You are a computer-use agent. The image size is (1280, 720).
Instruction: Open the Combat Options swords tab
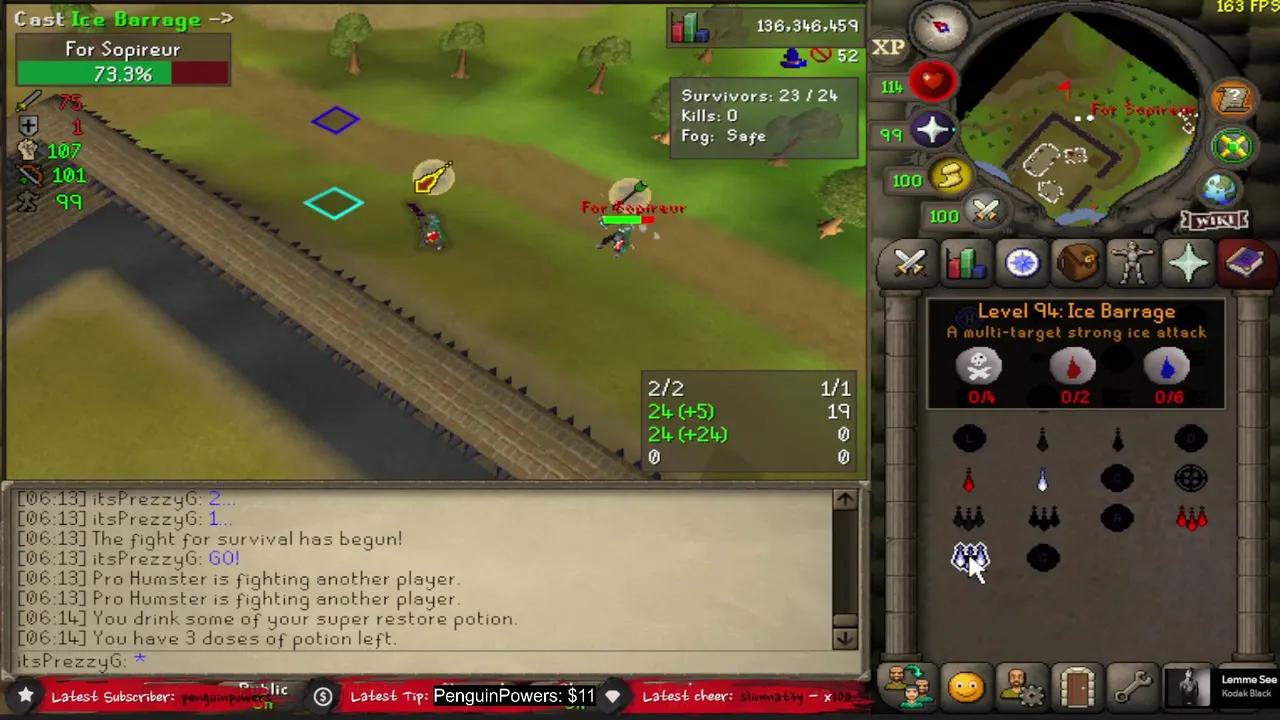[x=908, y=262]
